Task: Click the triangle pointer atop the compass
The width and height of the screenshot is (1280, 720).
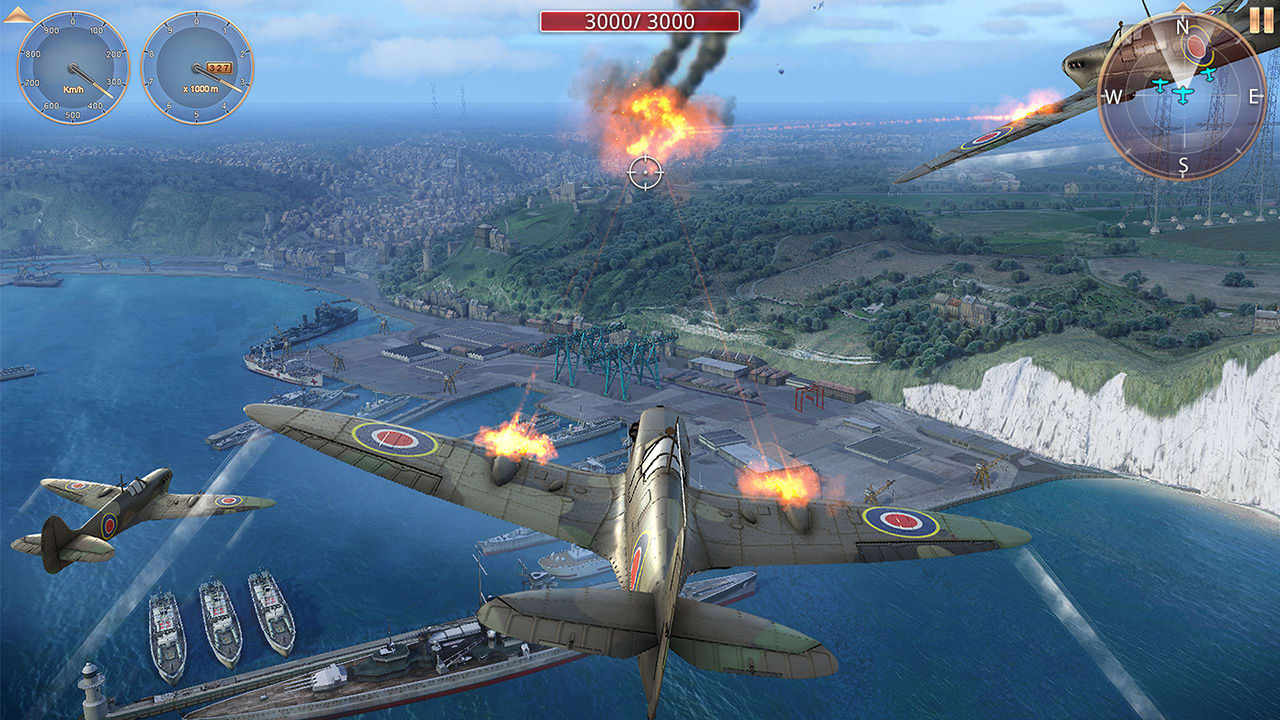Action: tap(1181, 6)
